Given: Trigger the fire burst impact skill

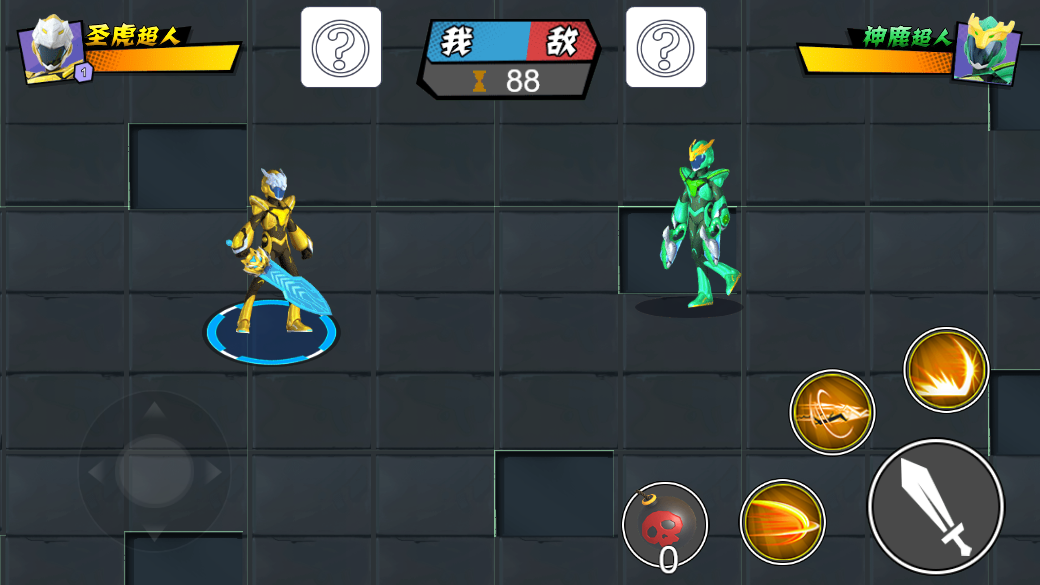Looking at the screenshot, I should pyautogui.click(x=946, y=370).
